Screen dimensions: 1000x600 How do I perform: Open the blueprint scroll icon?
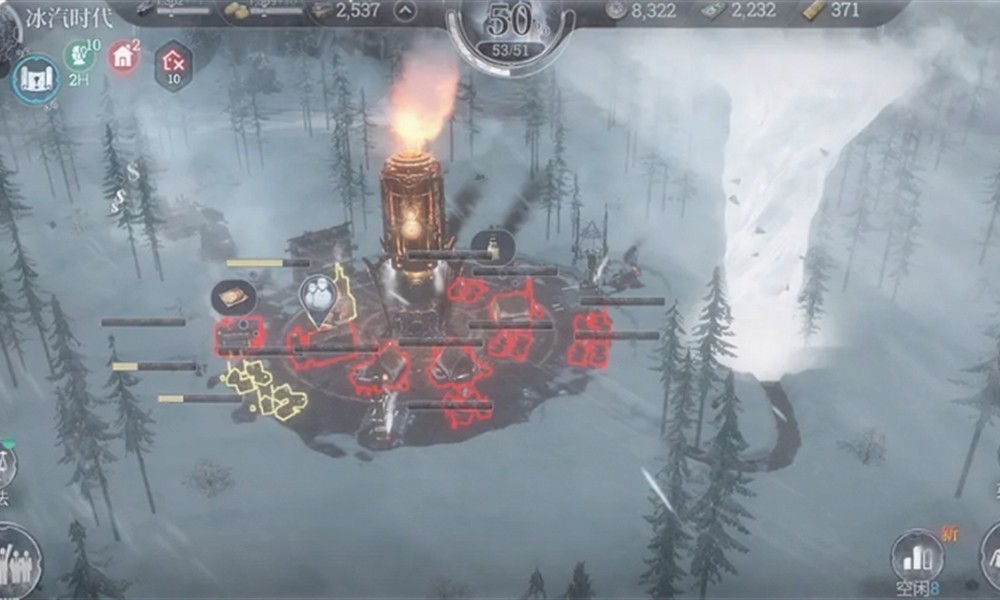click(x=36, y=80)
